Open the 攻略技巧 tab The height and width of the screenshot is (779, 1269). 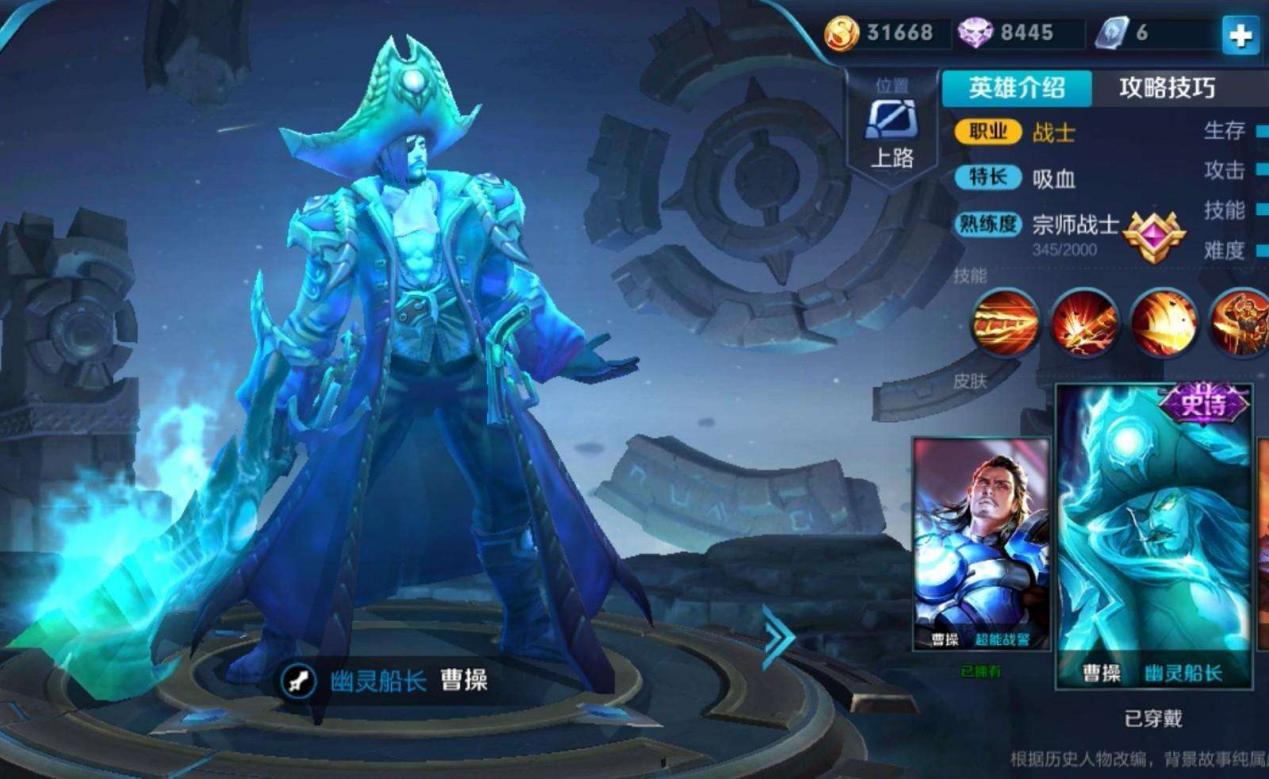coord(1166,88)
